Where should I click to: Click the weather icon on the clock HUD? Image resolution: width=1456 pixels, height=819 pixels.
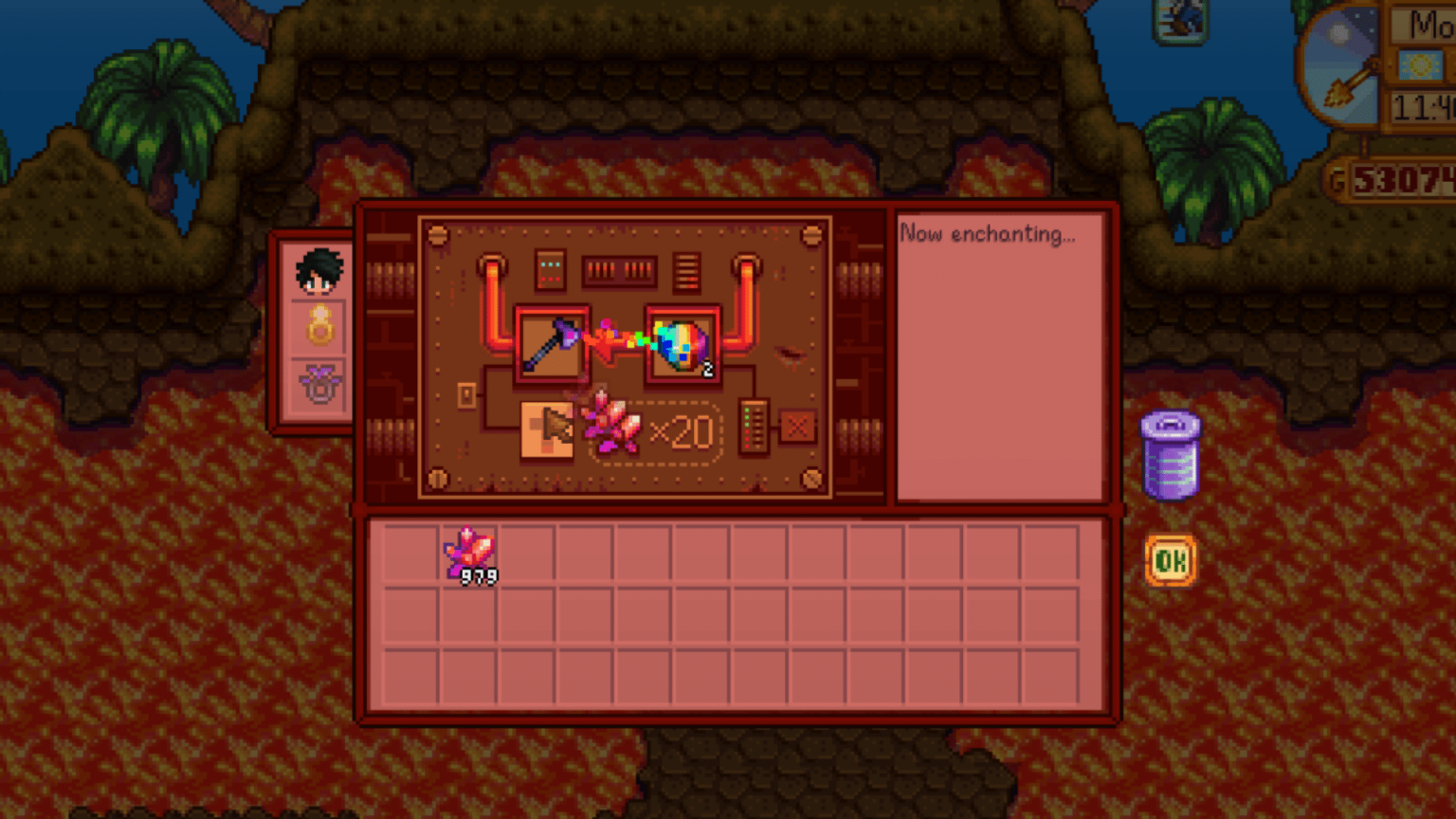1421,66
